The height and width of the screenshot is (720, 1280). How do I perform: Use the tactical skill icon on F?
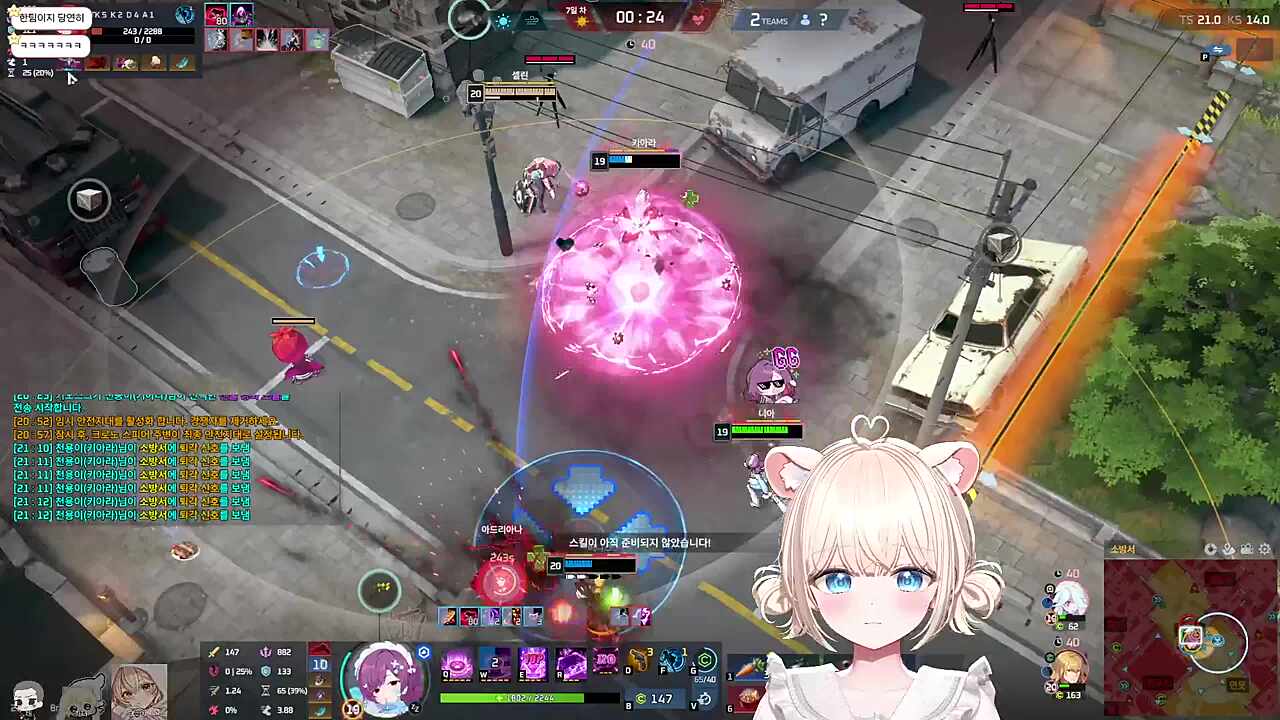pyautogui.click(x=673, y=661)
